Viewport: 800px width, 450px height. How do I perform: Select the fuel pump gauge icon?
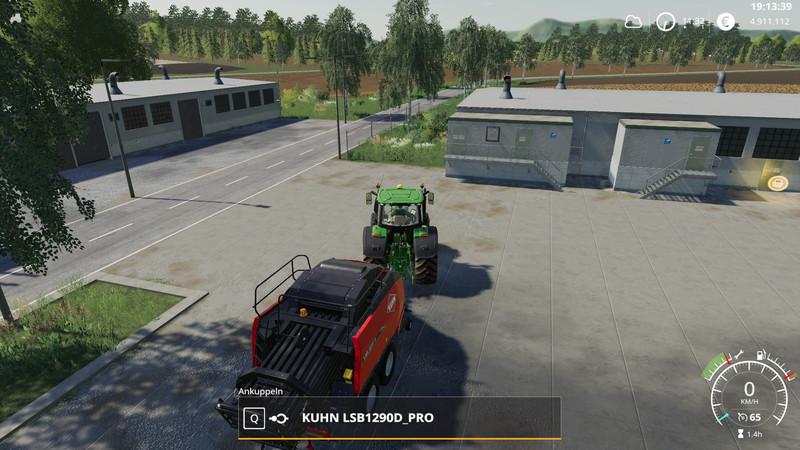762,354
